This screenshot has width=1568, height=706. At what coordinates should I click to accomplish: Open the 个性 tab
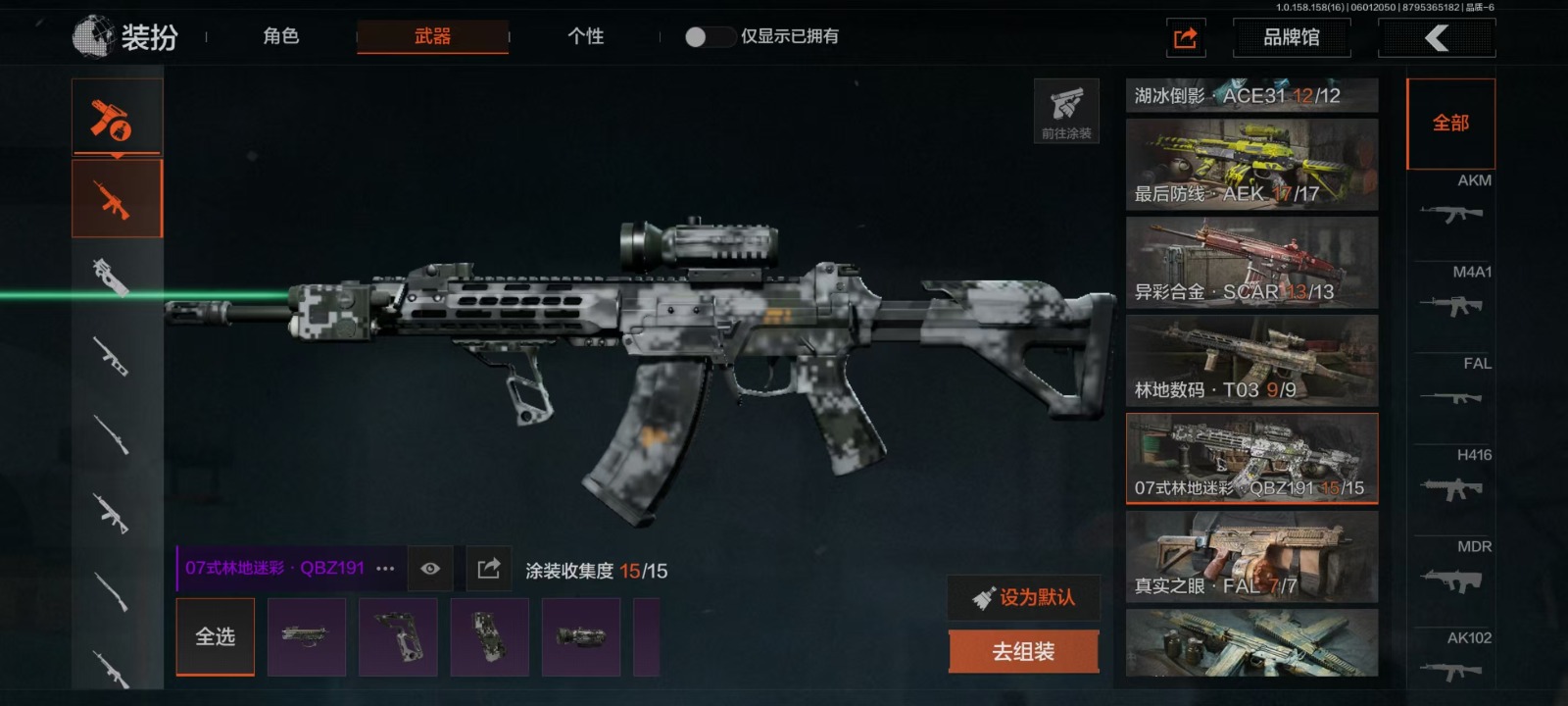[585, 36]
